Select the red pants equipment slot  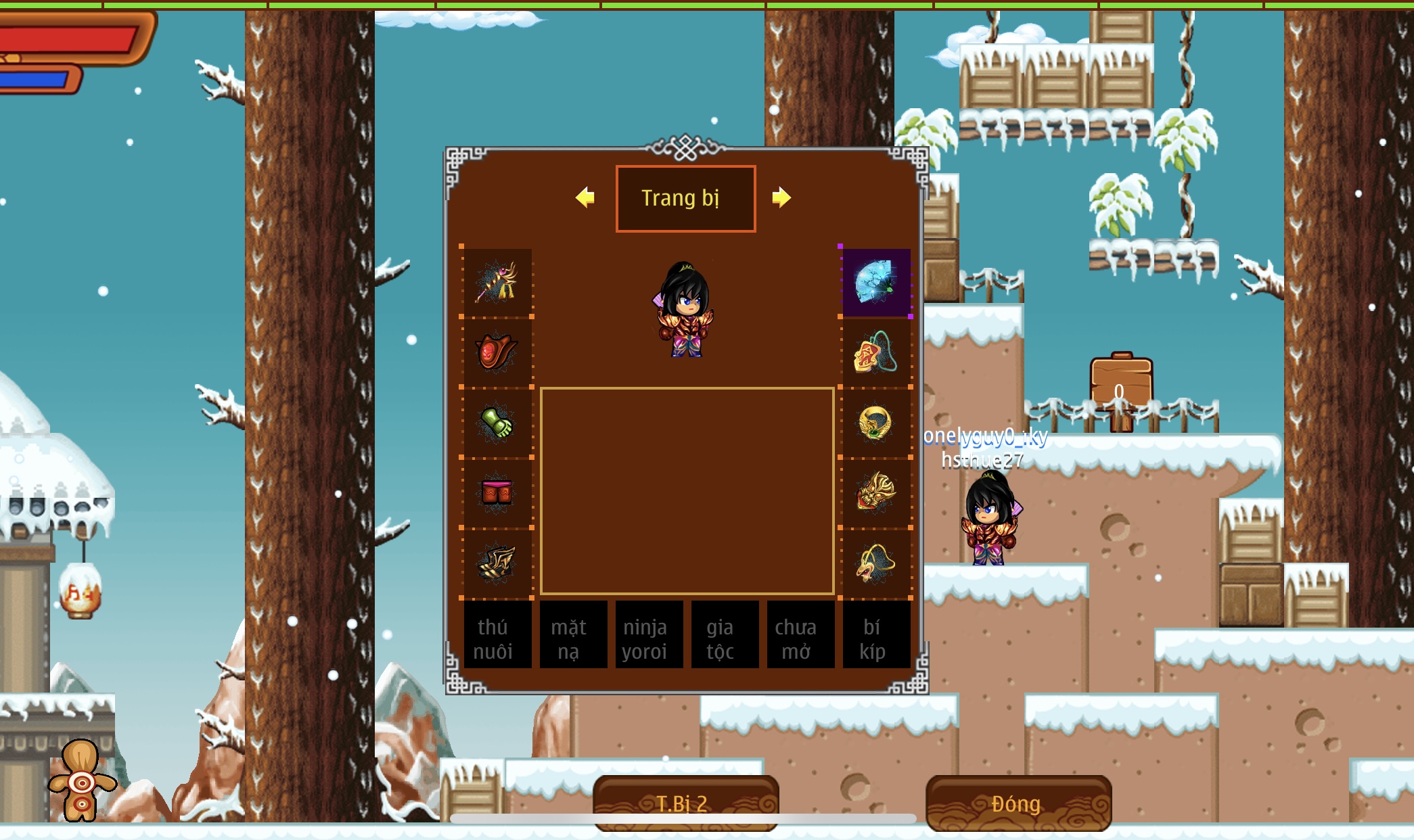pyautogui.click(x=497, y=492)
